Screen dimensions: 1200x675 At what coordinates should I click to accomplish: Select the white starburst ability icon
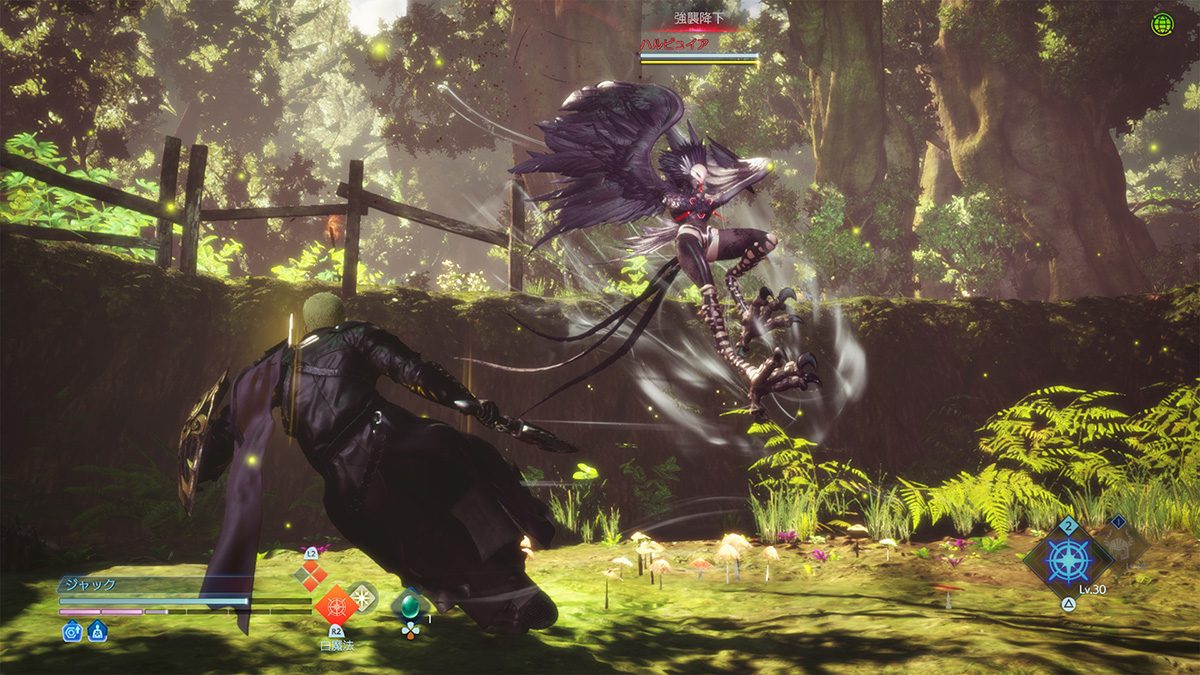point(362,596)
